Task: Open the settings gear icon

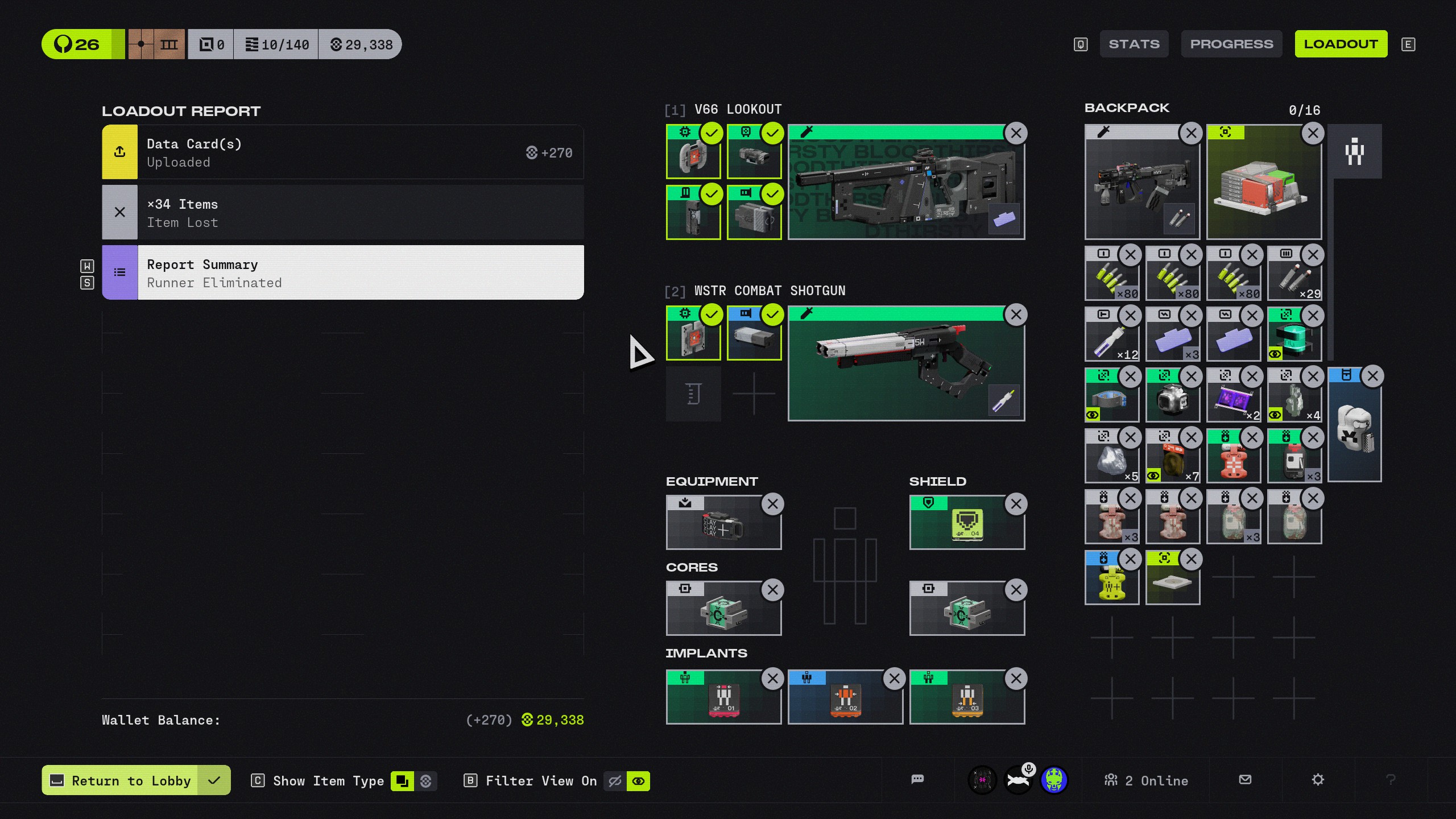Action: (1318, 780)
